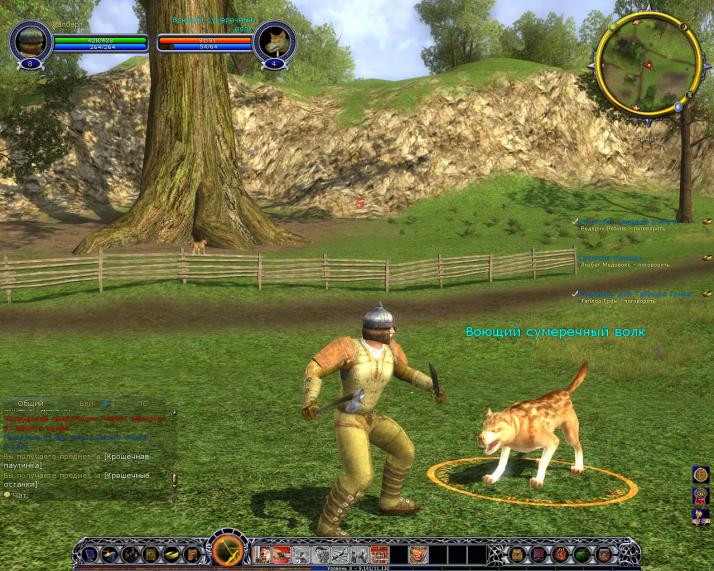This screenshot has height=571, width=714.
Task: Open the circular minimap
Action: click(647, 63)
